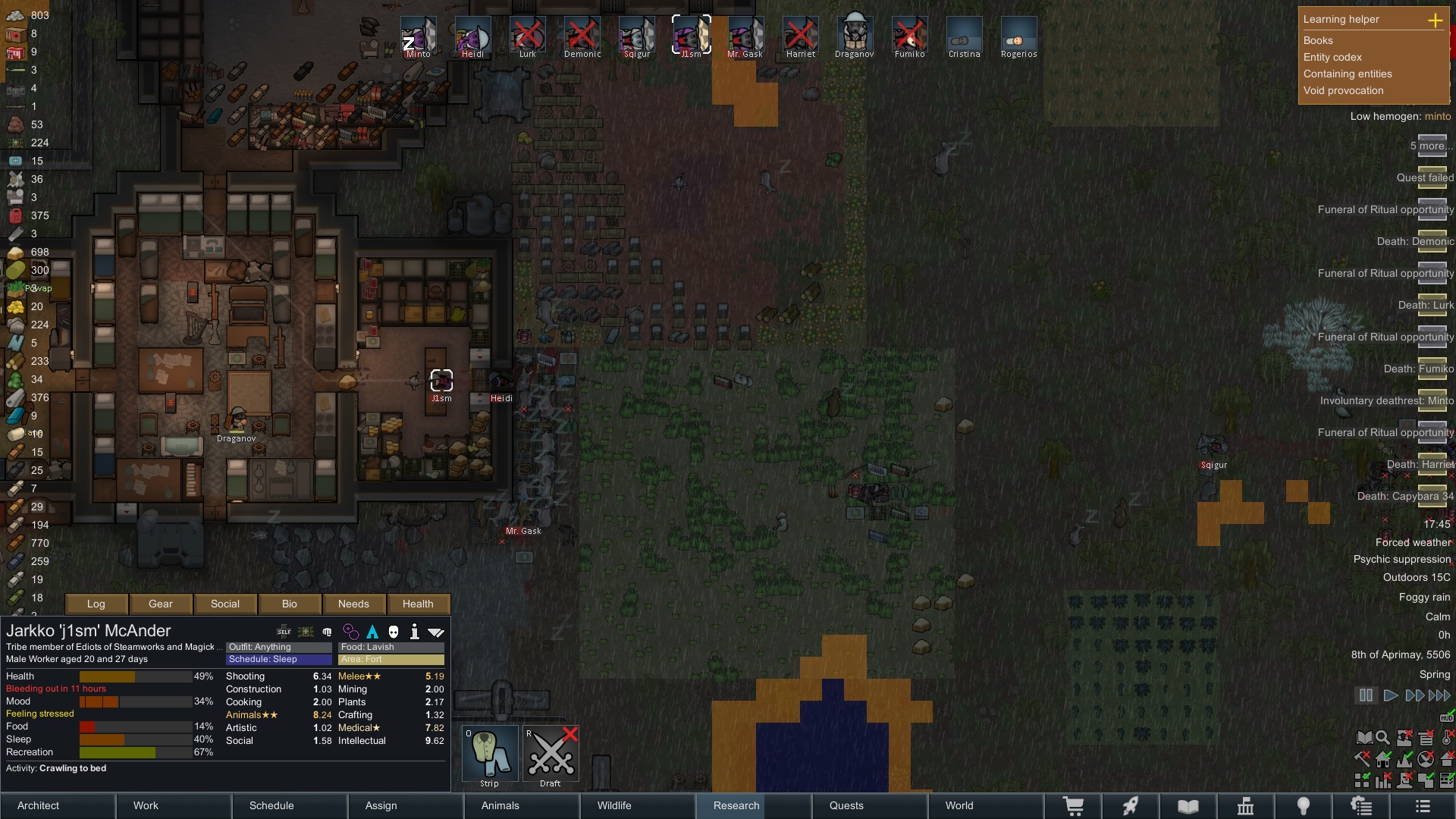Pause the game speed
This screenshot has height=819, width=1456.
(x=1366, y=695)
